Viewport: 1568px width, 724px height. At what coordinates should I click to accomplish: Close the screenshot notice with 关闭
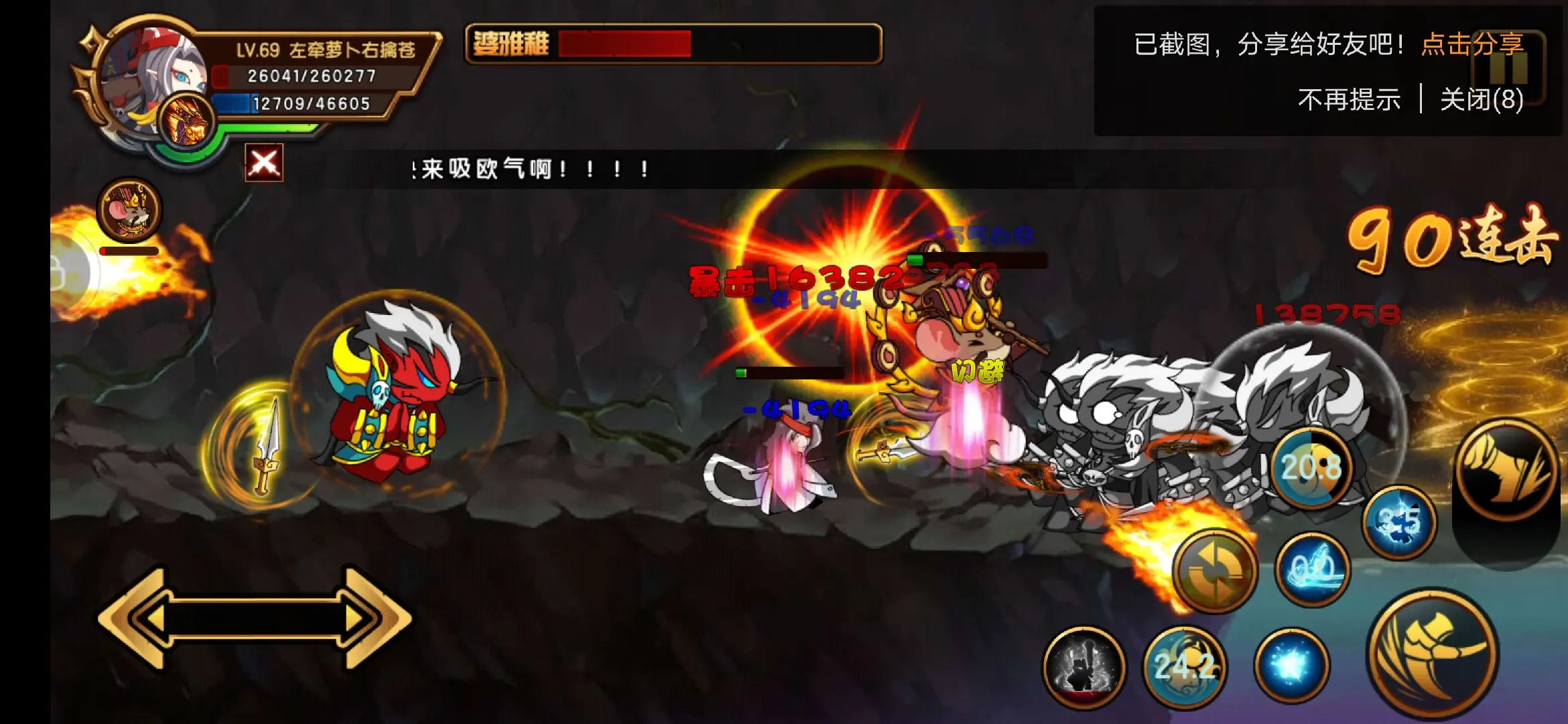[x=1482, y=100]
